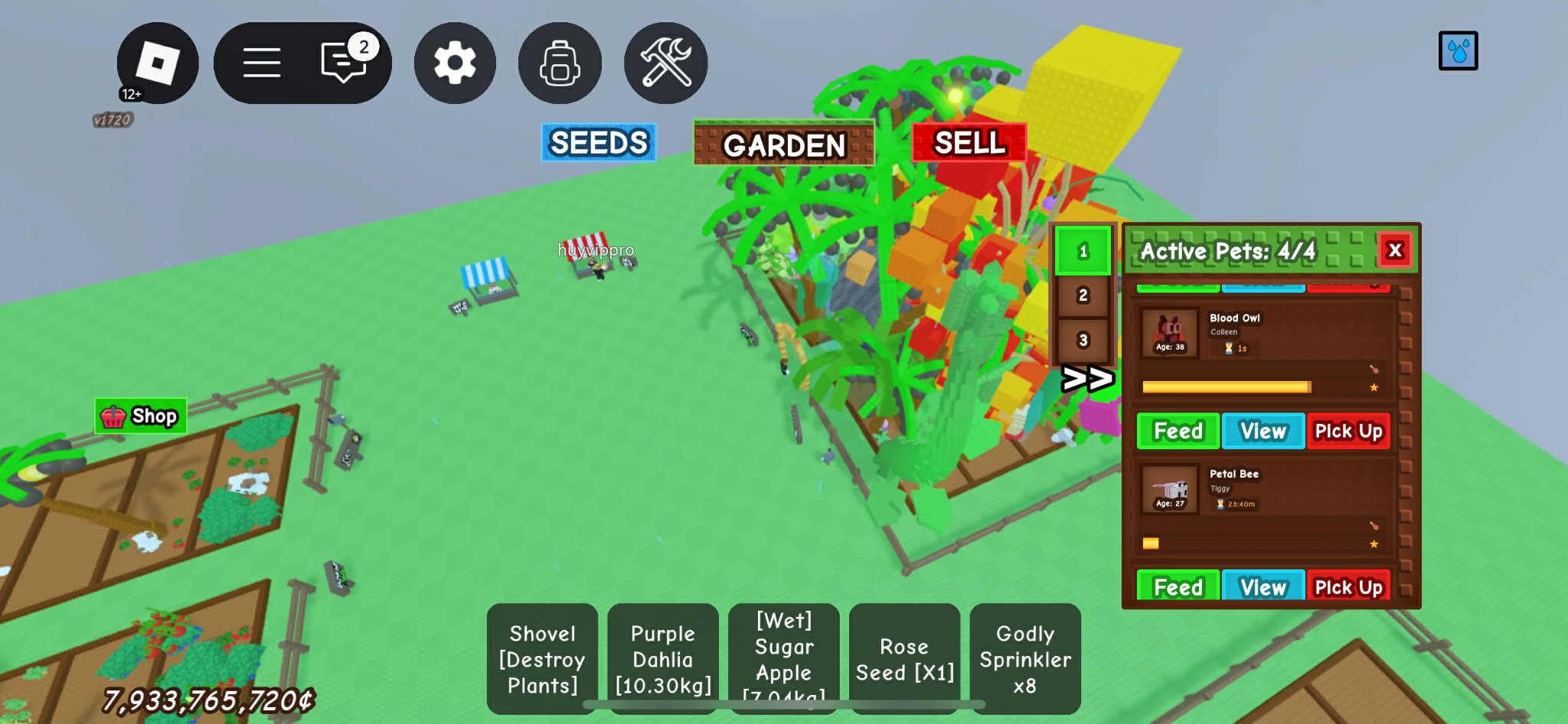The width and height of the screenshot is (1568, 724).
Task: Equip the Shovel from the hotbar
Action: [543, 658]
